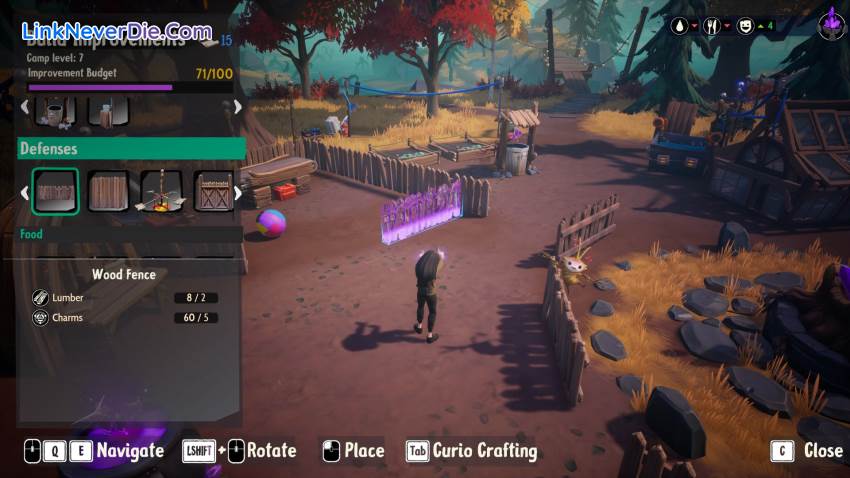Click the fork and knife hunger icon
The width and height of the screenshot is (850, 478).
click(711, 26)
